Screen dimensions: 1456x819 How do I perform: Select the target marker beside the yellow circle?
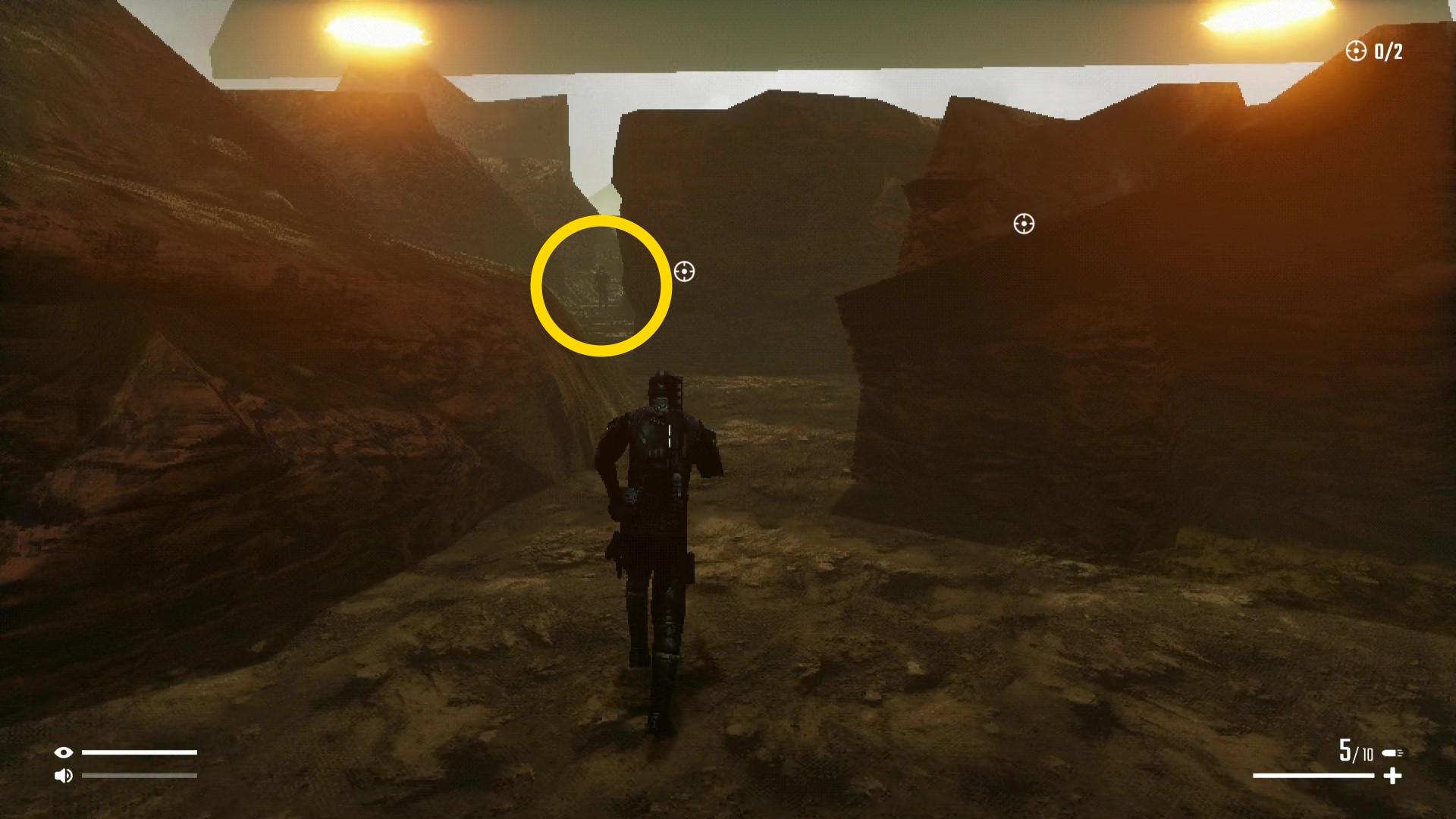pyautogui.click(x=684, y=271)
